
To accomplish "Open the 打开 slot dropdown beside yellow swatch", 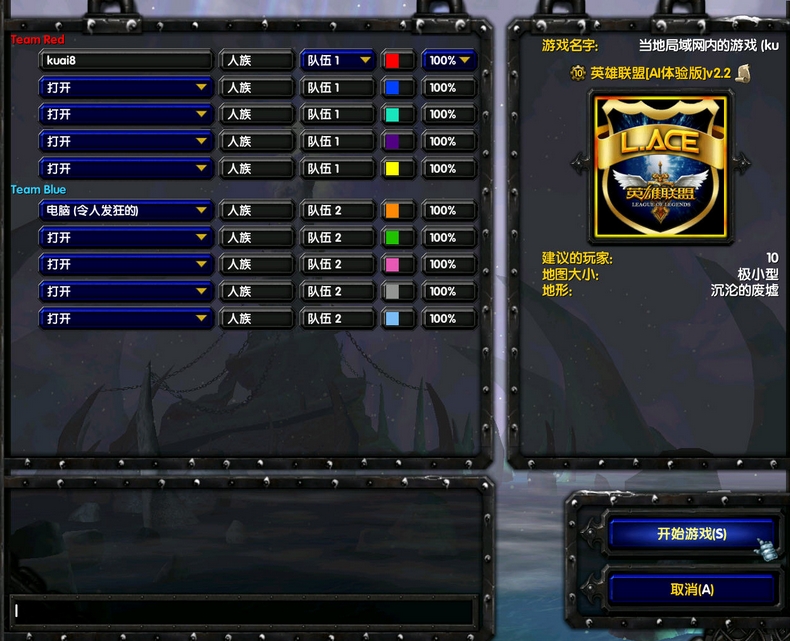I will point(126,169).
